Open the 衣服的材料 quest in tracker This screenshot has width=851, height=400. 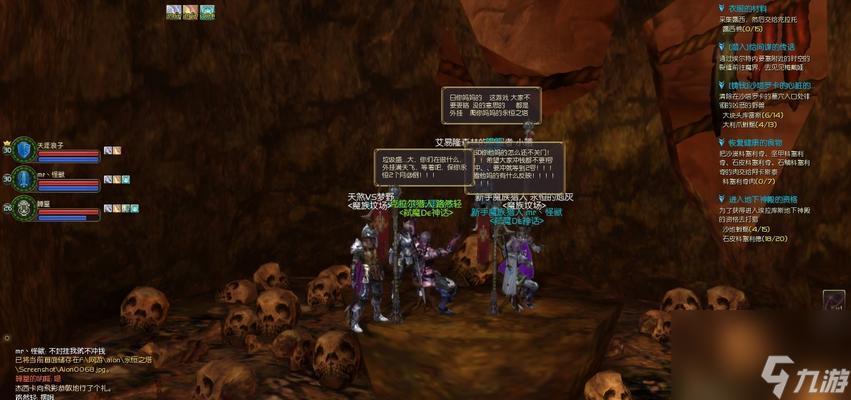click(x=751, y=8)
